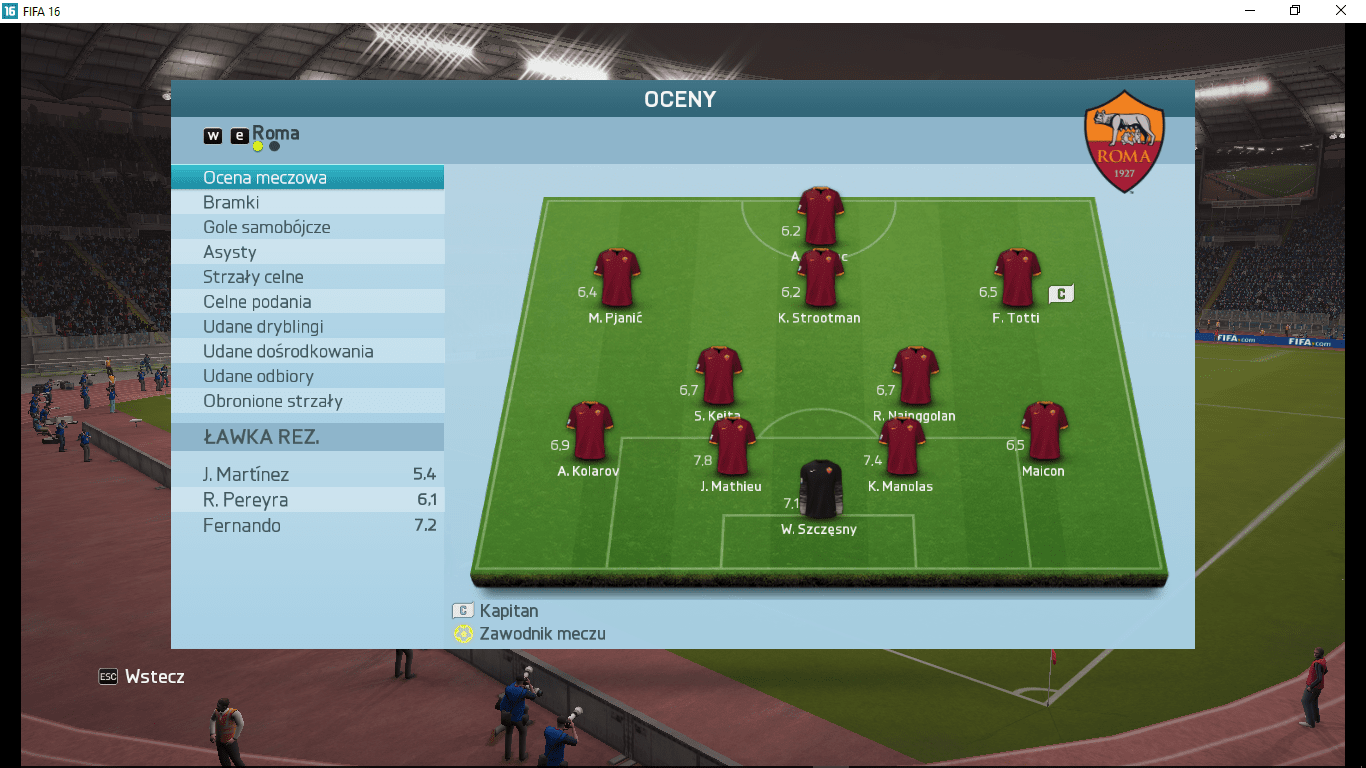Image resolution: width=1366 pixels, height=768 pixels.
Task: Select the Ocena meczowa stat category
Action: click(265, 178)
